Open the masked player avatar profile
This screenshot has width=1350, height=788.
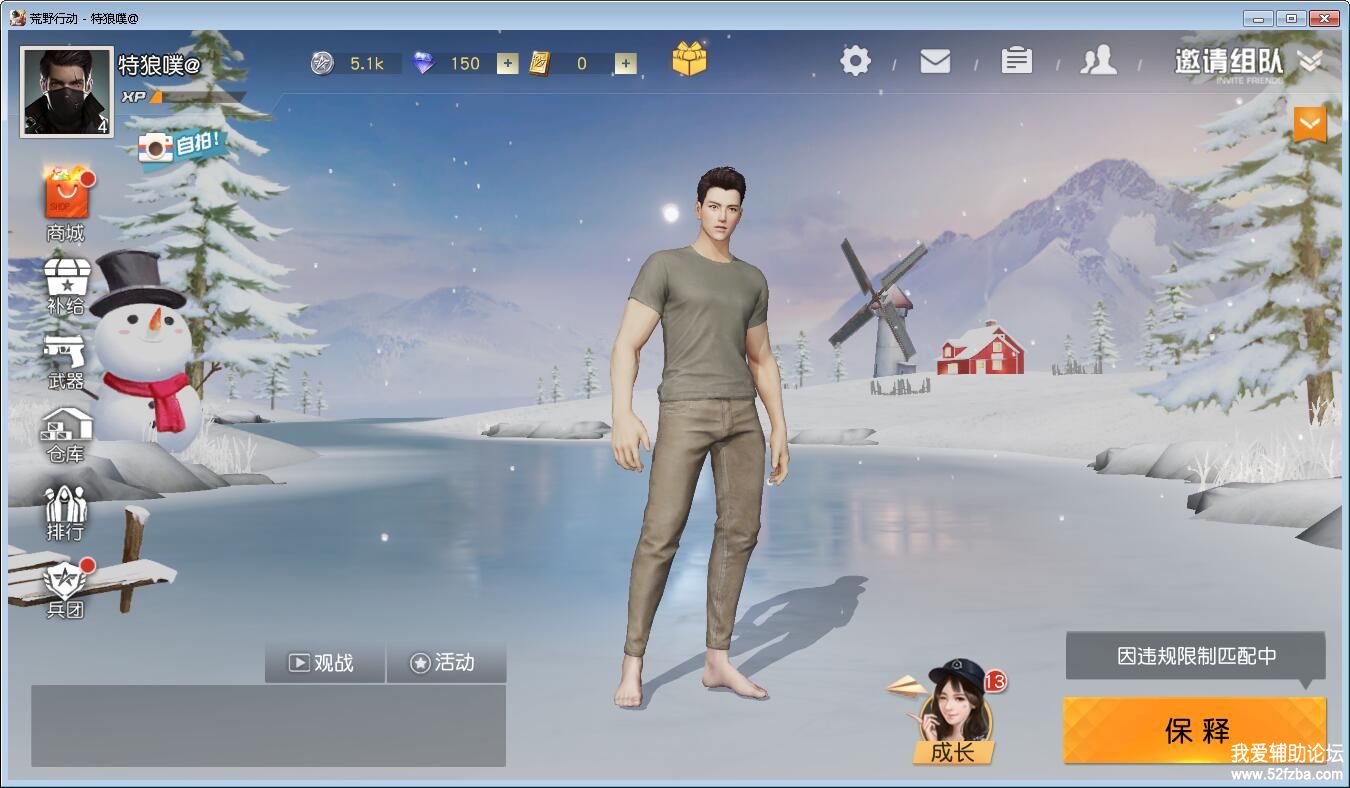click(x=67, y=92)
